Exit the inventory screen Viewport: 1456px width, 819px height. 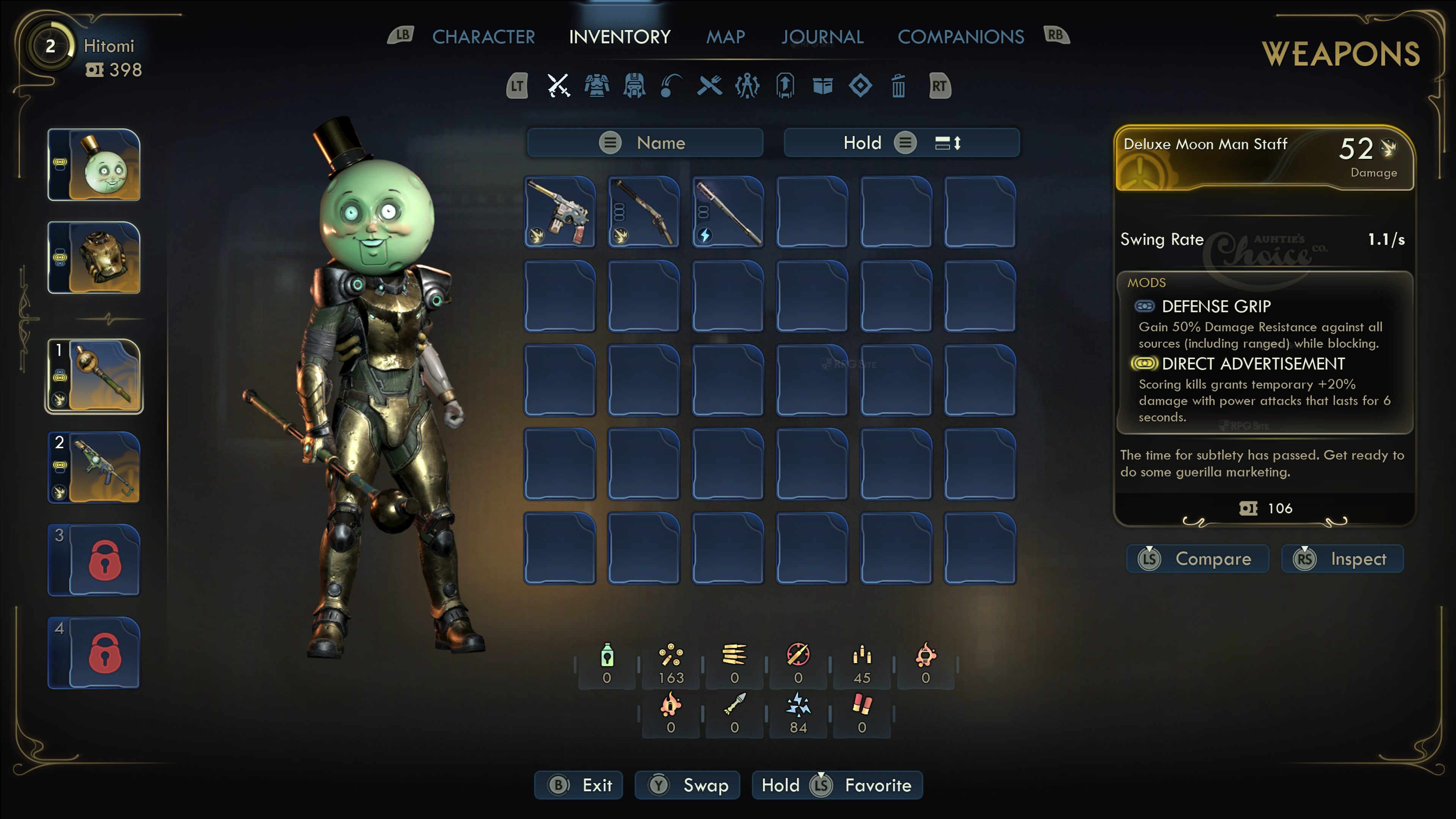coord(579,785)
